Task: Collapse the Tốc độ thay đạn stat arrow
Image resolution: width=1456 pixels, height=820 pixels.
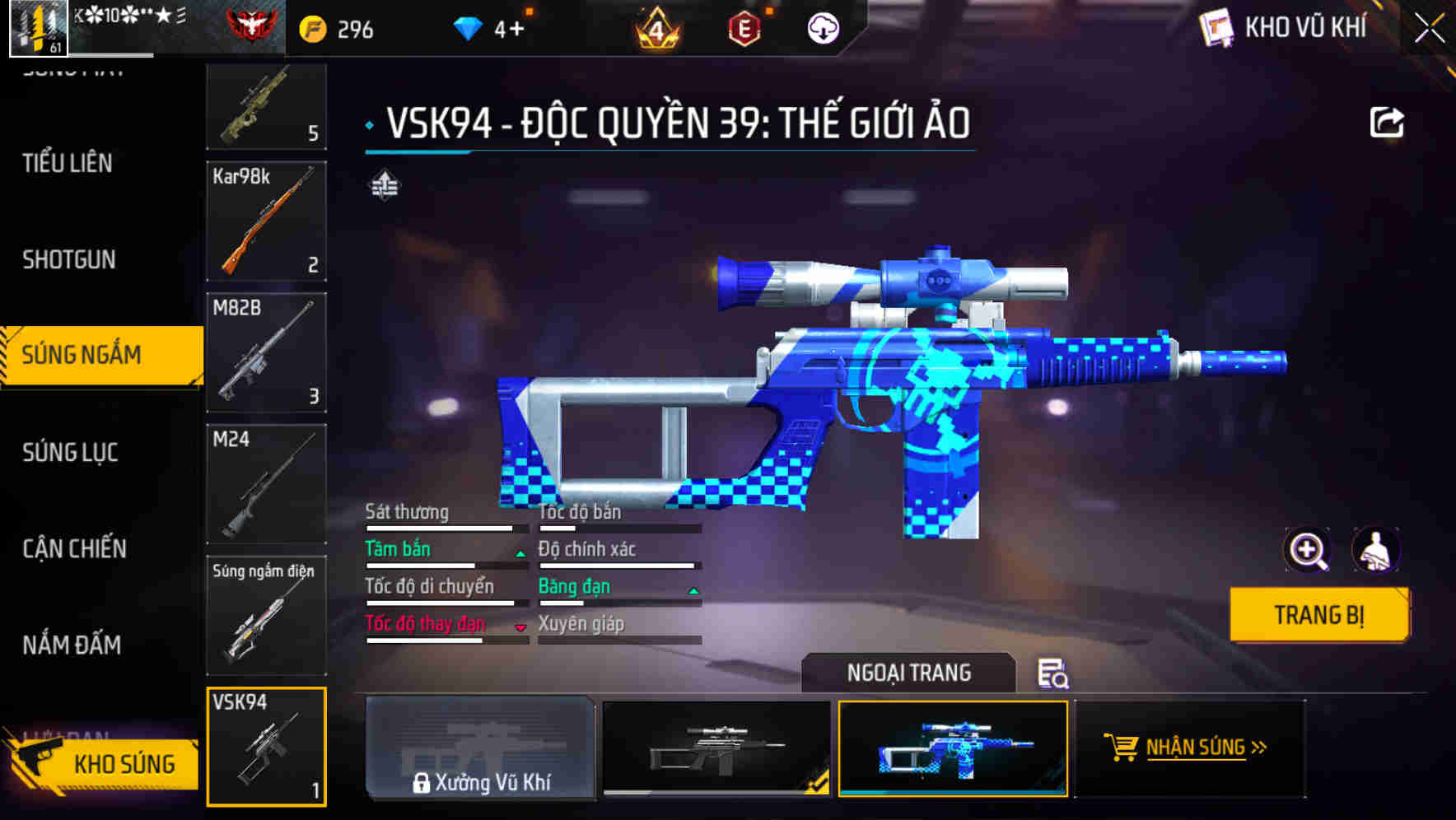Action: [x=520, y=627]
